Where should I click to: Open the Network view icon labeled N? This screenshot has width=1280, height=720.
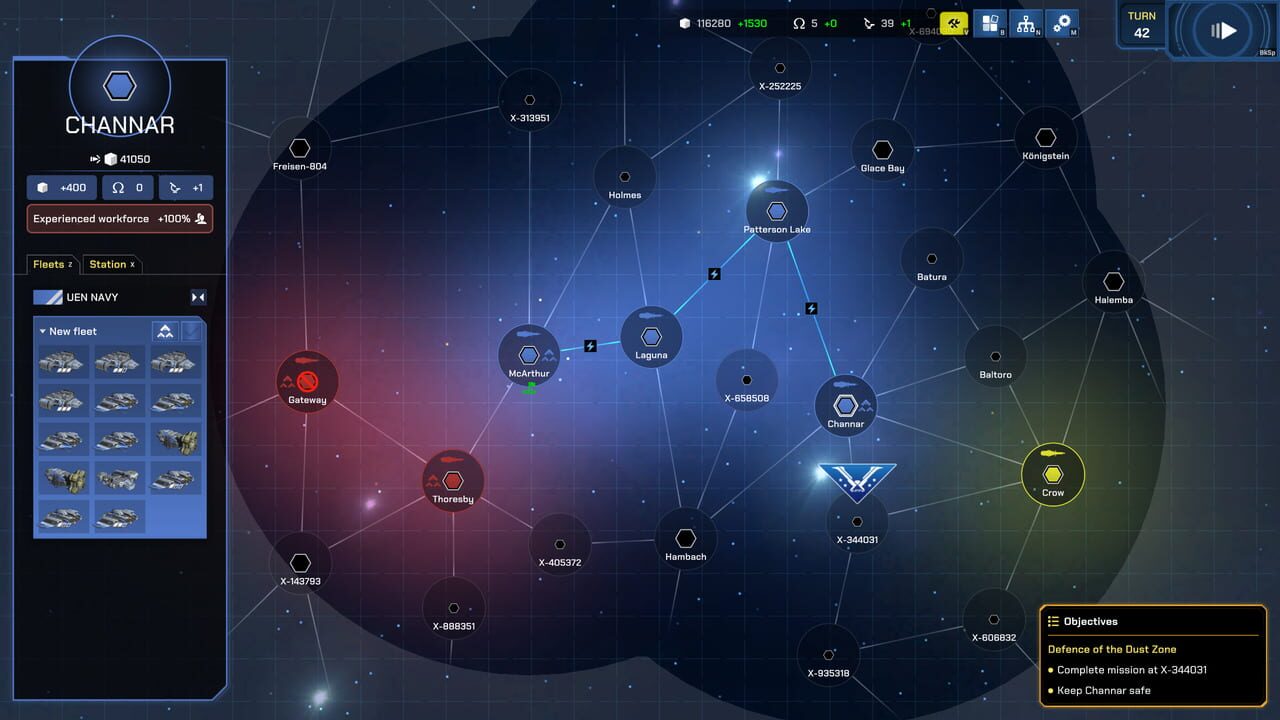point(1026,23)
